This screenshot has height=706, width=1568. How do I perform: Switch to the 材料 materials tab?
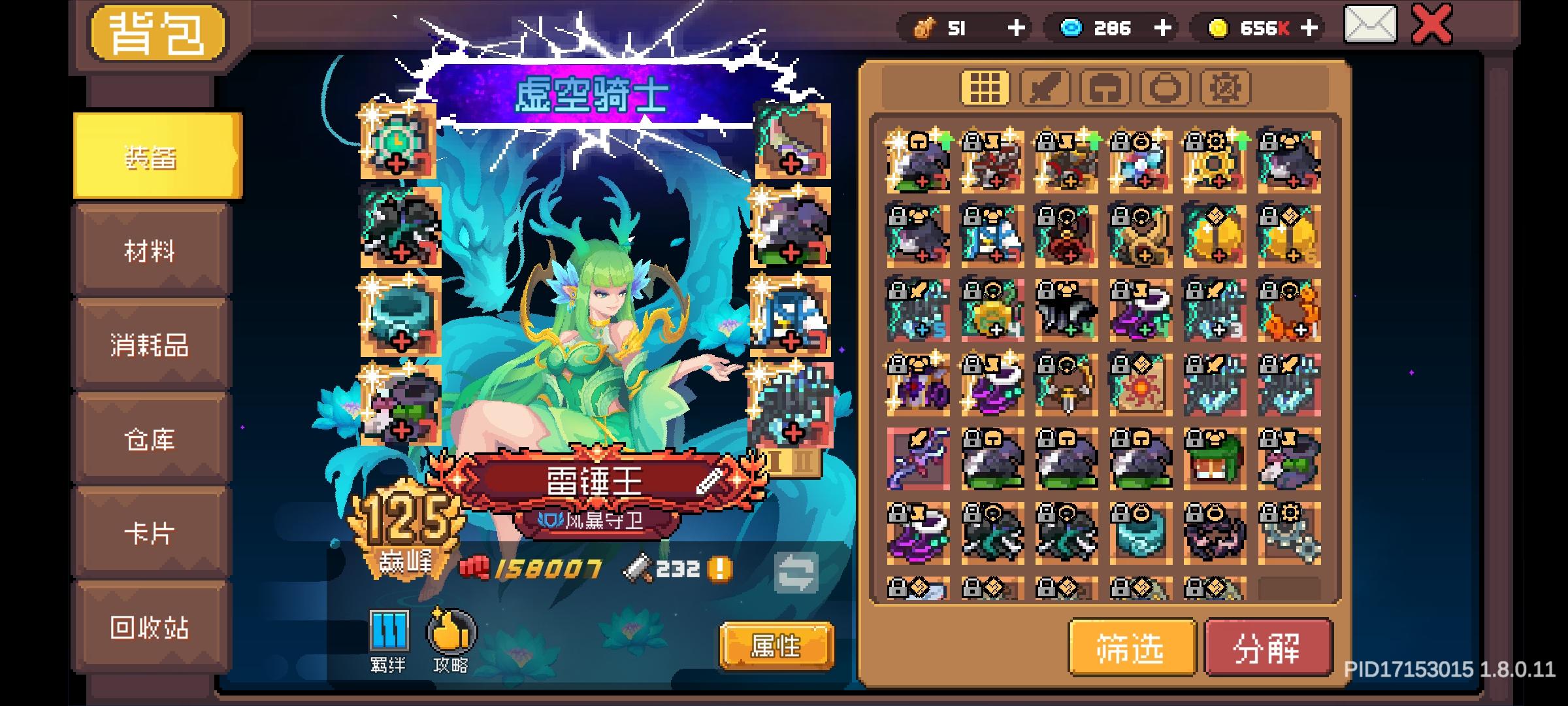150,250
